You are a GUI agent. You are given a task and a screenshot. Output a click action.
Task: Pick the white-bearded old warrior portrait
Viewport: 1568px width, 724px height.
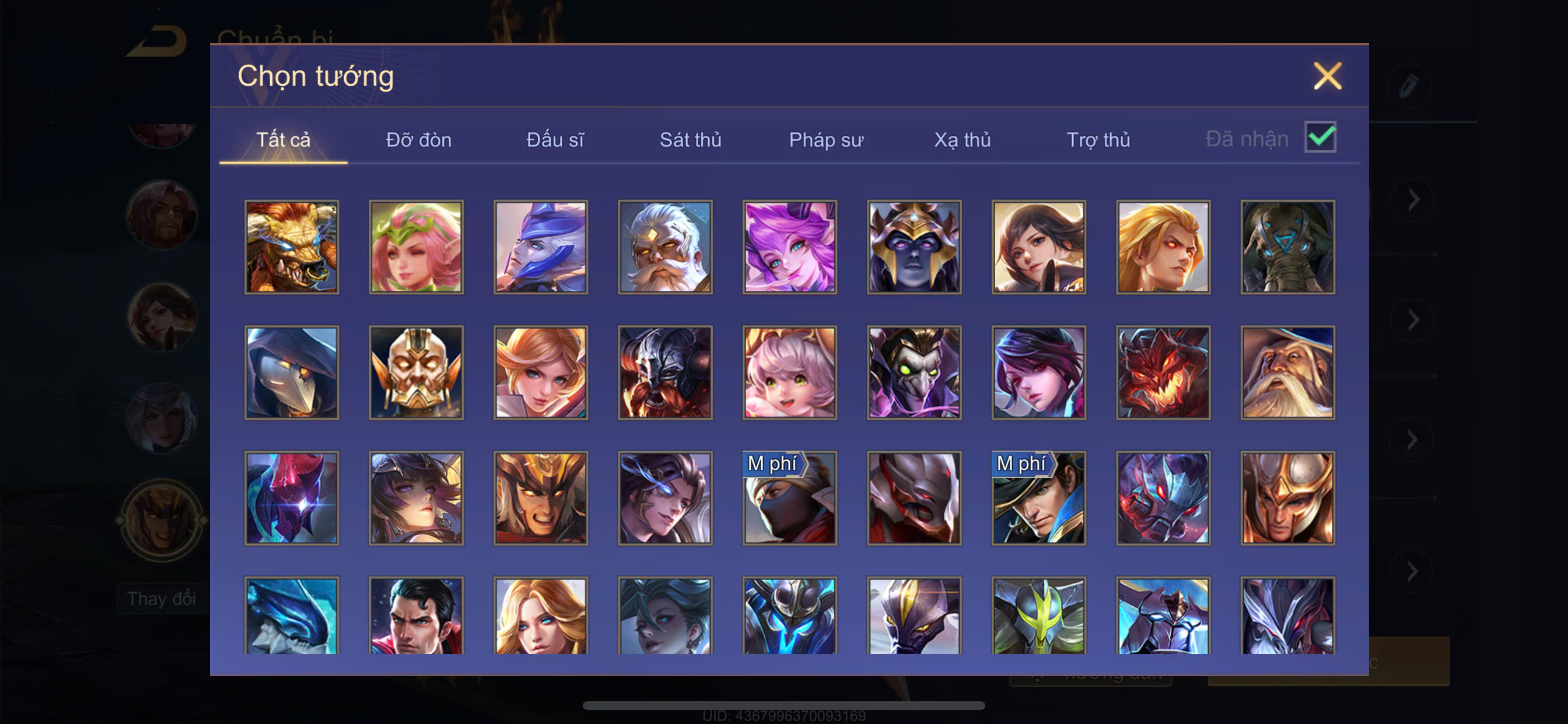[666, 247]
